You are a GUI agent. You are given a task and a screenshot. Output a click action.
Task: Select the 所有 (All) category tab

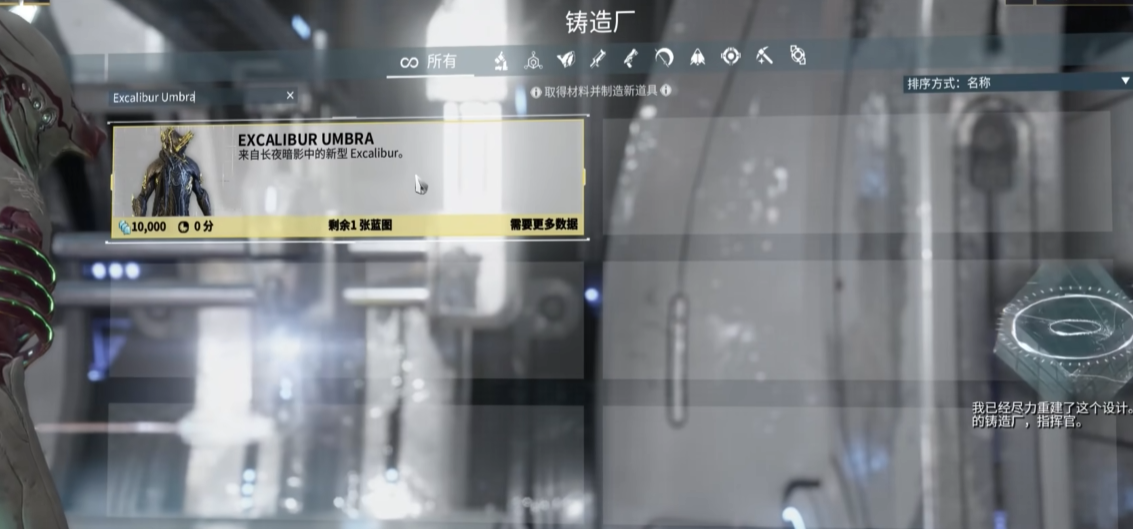pyautogui.click(x=428, y=62)
